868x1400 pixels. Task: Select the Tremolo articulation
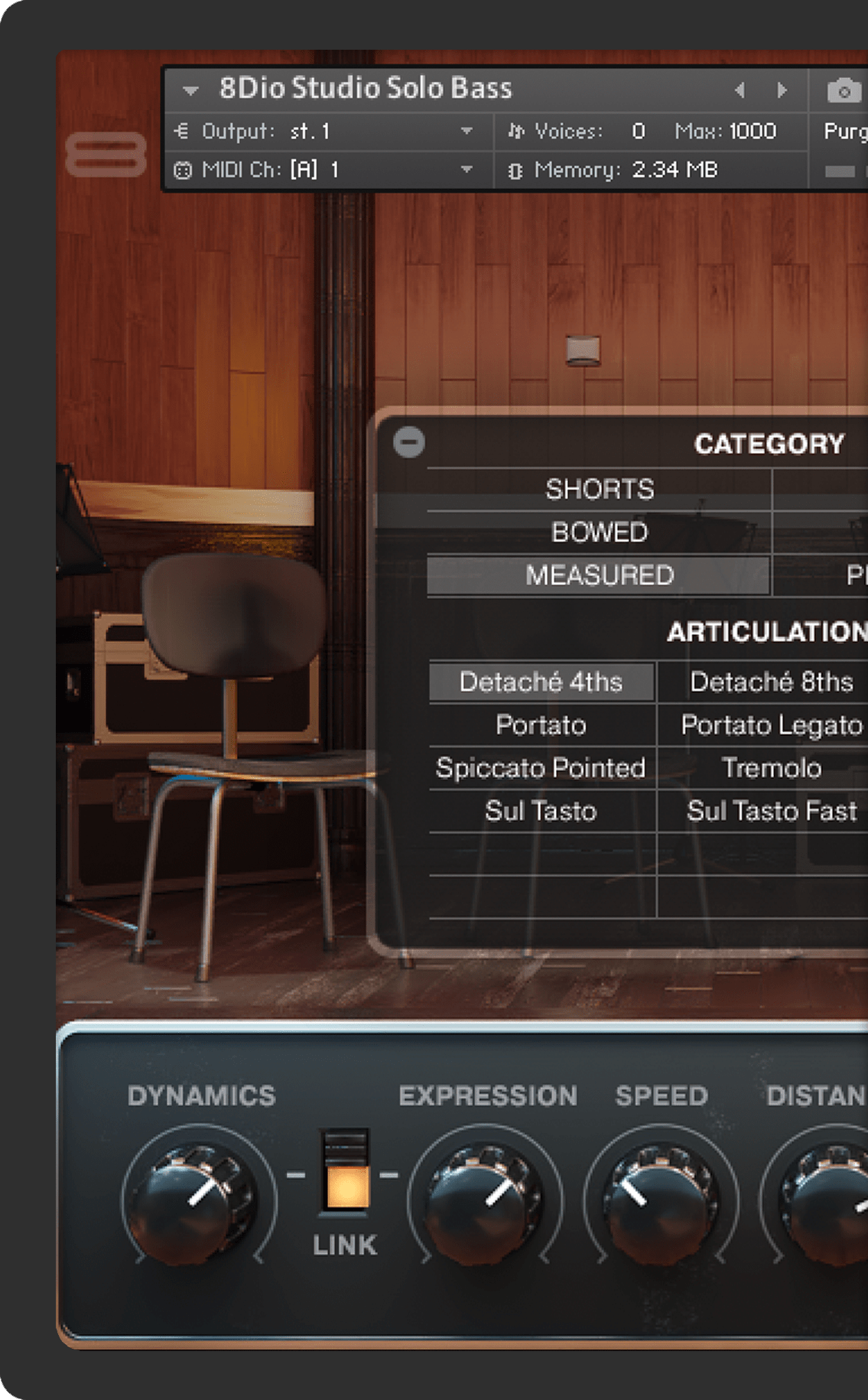pos(771,767)
